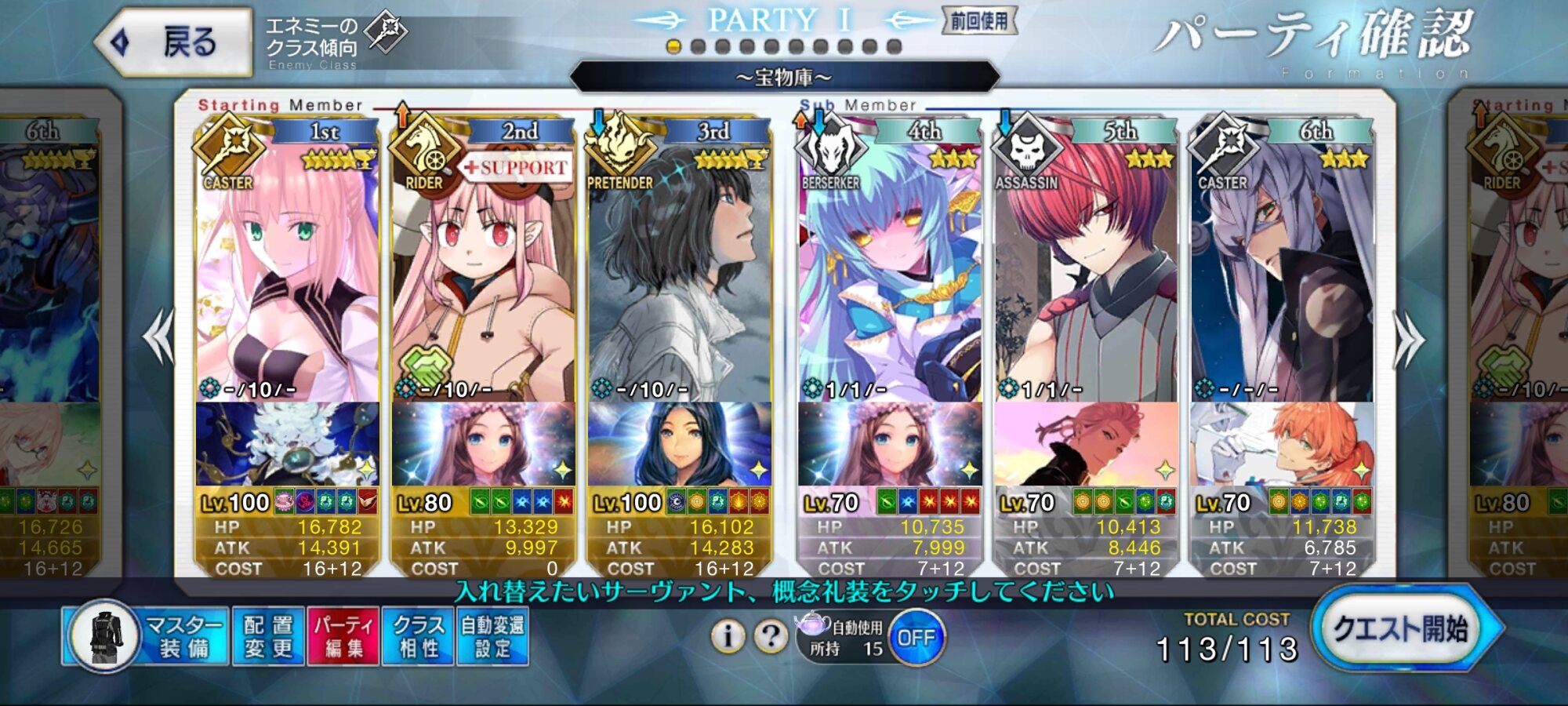Go back with the 戻る button

pos(174,42)
